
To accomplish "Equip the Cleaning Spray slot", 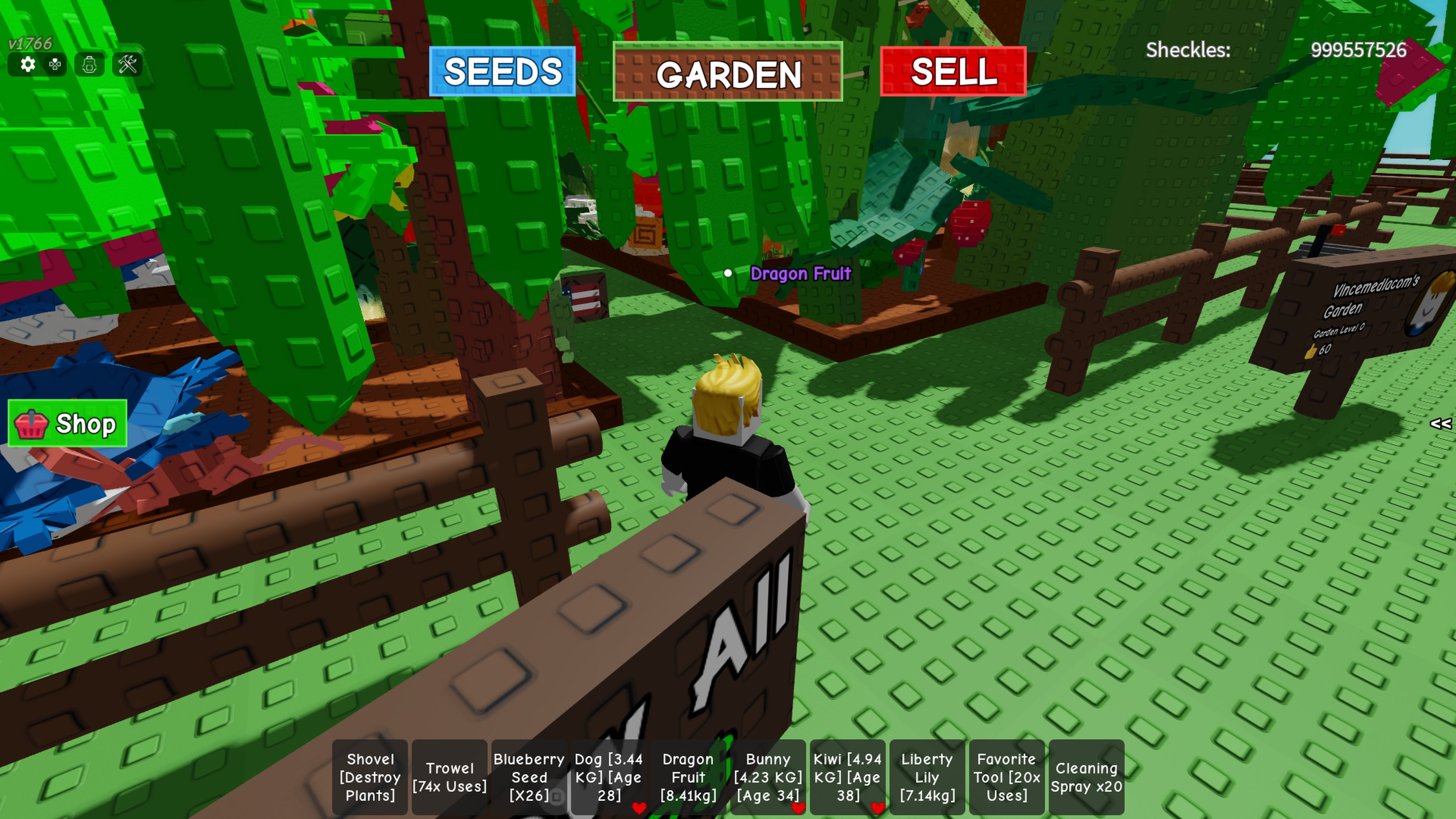I will pyautogui.click(x=1086, y=777).
